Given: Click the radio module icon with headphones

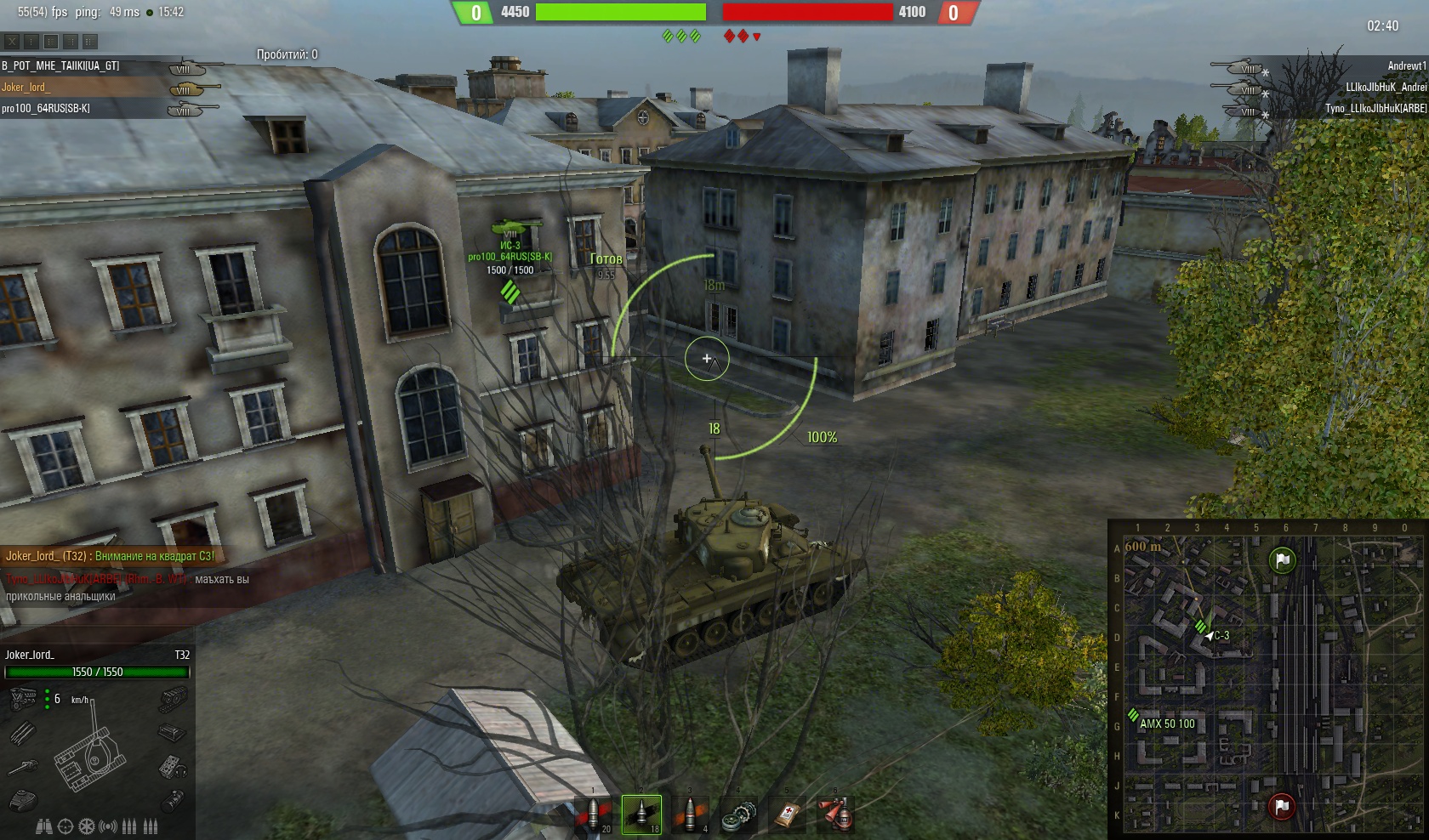Looking at the screenshot, I should coord(173,767).
